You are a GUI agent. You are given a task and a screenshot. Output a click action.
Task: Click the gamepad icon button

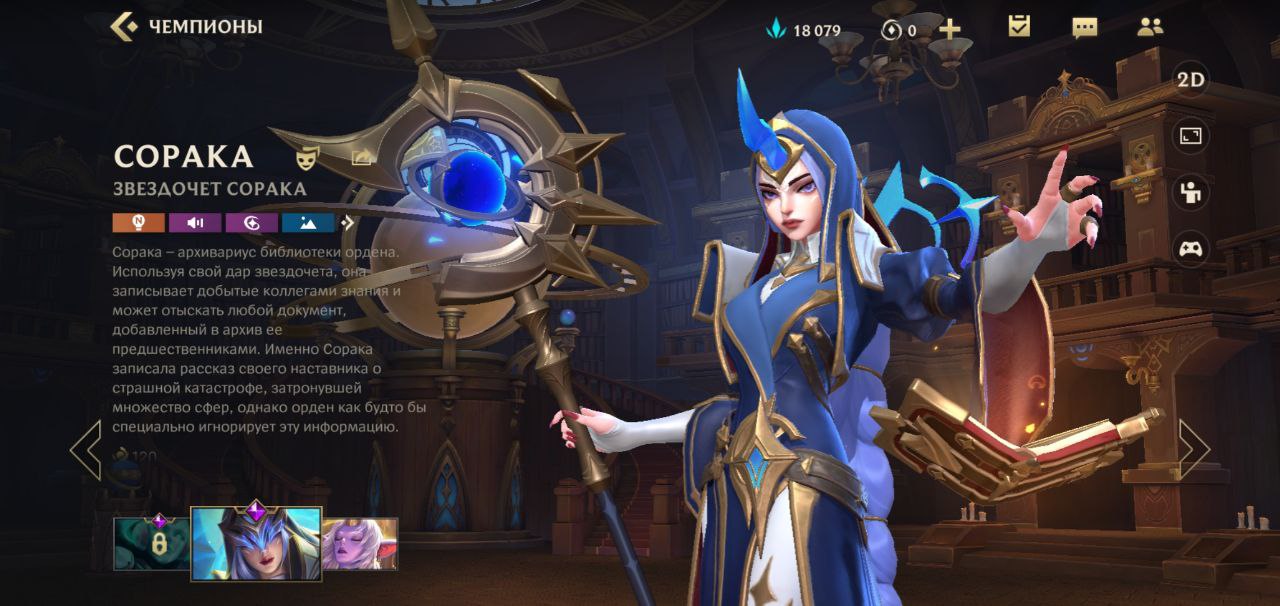click(x=1190, y=248)
